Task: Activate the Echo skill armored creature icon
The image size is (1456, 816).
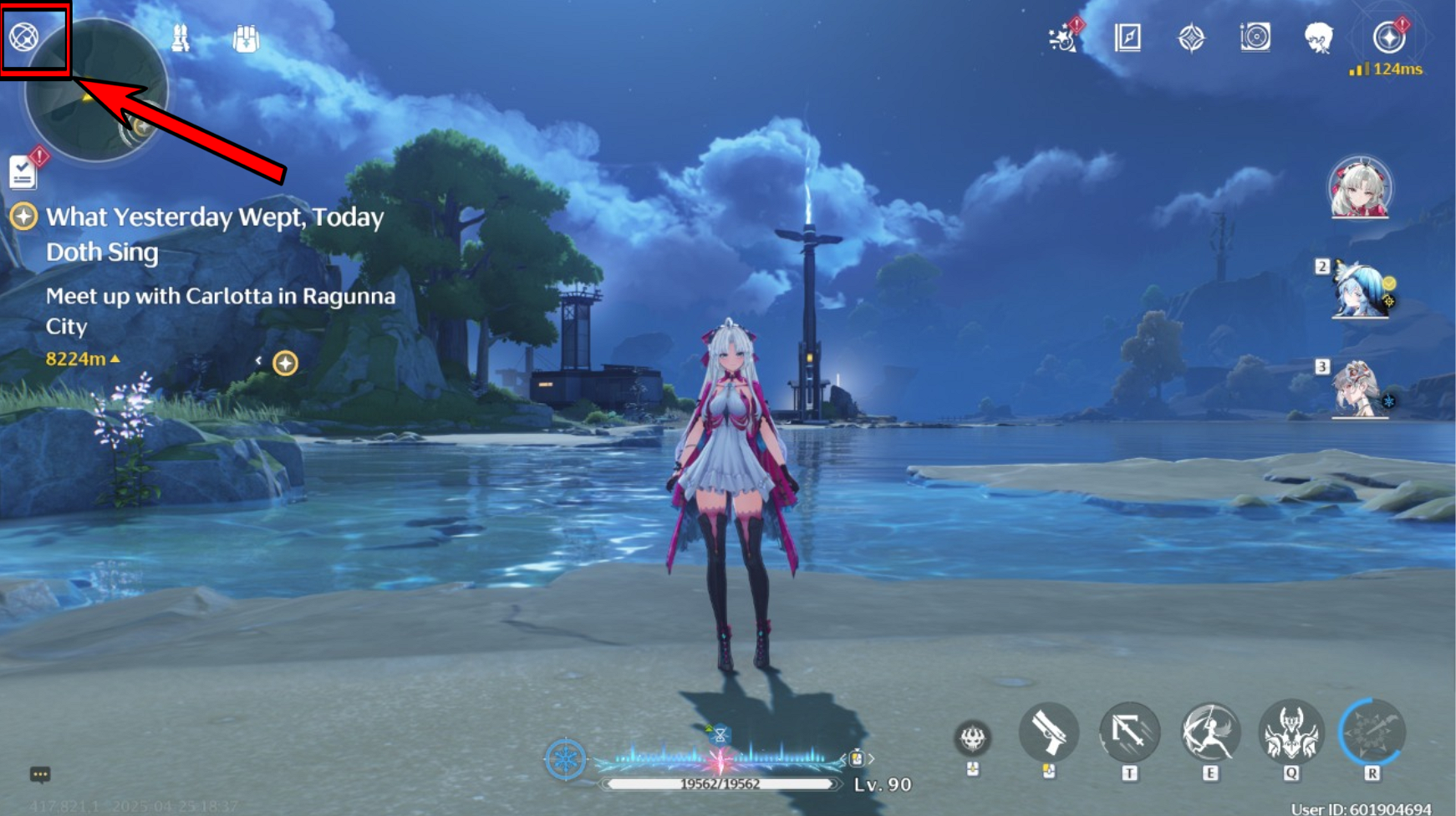Action: tap(1291, 733)
